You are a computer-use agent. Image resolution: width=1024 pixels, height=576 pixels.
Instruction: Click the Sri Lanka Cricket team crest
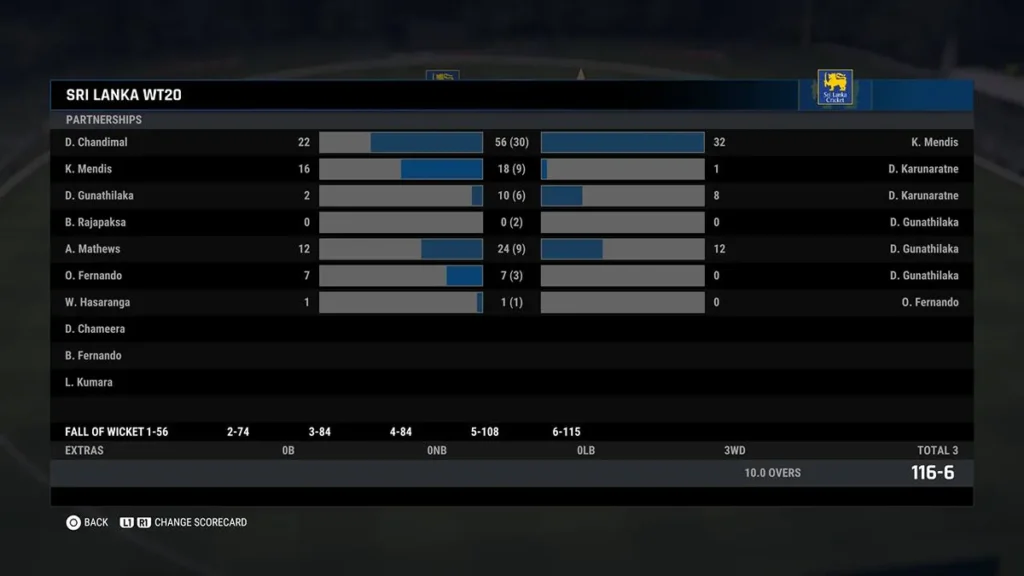[835, 87]
